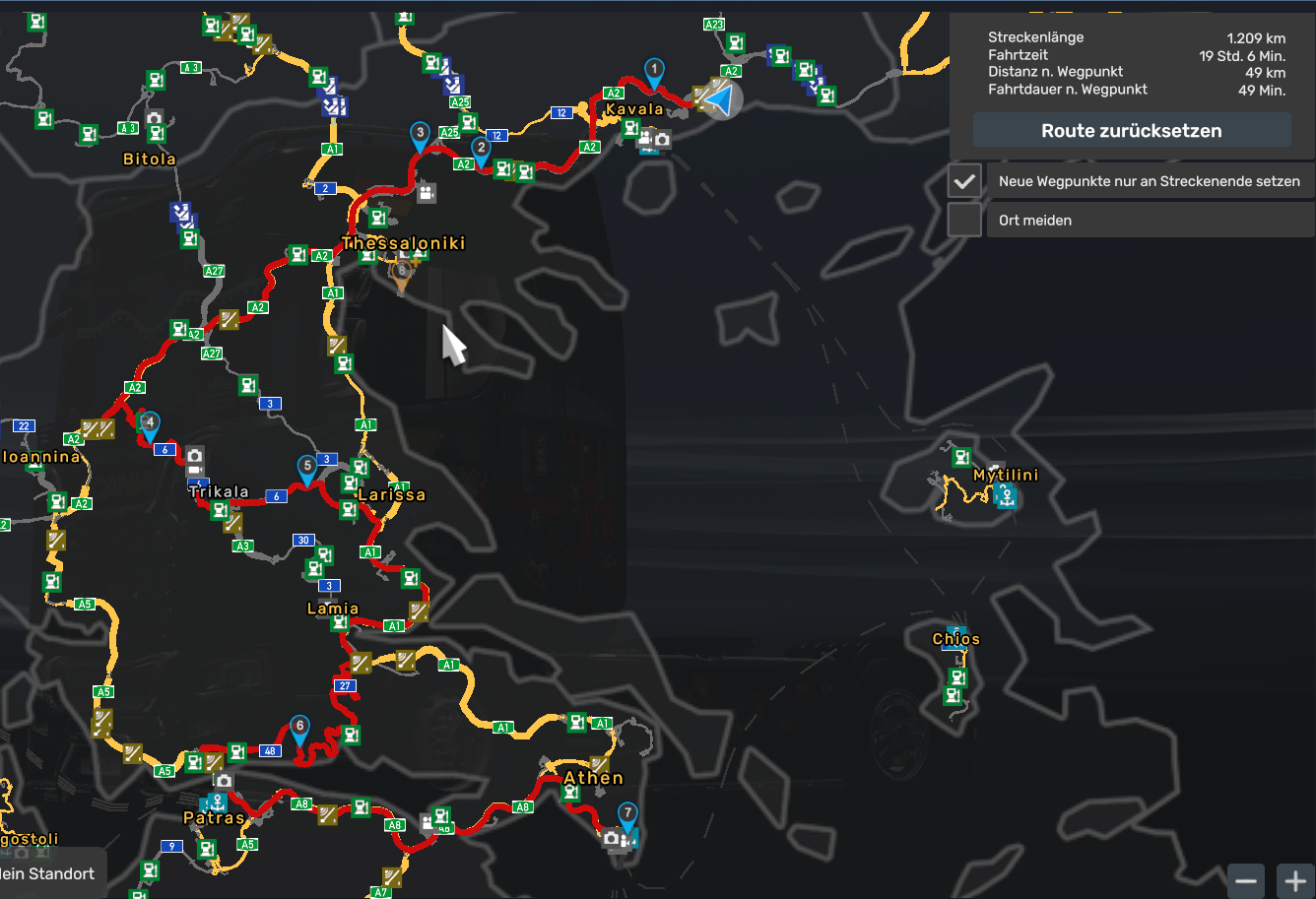Viewport: 1316px width, 899px height.
Task: Enable the Ort meiden checkbox
Action: 964,220
